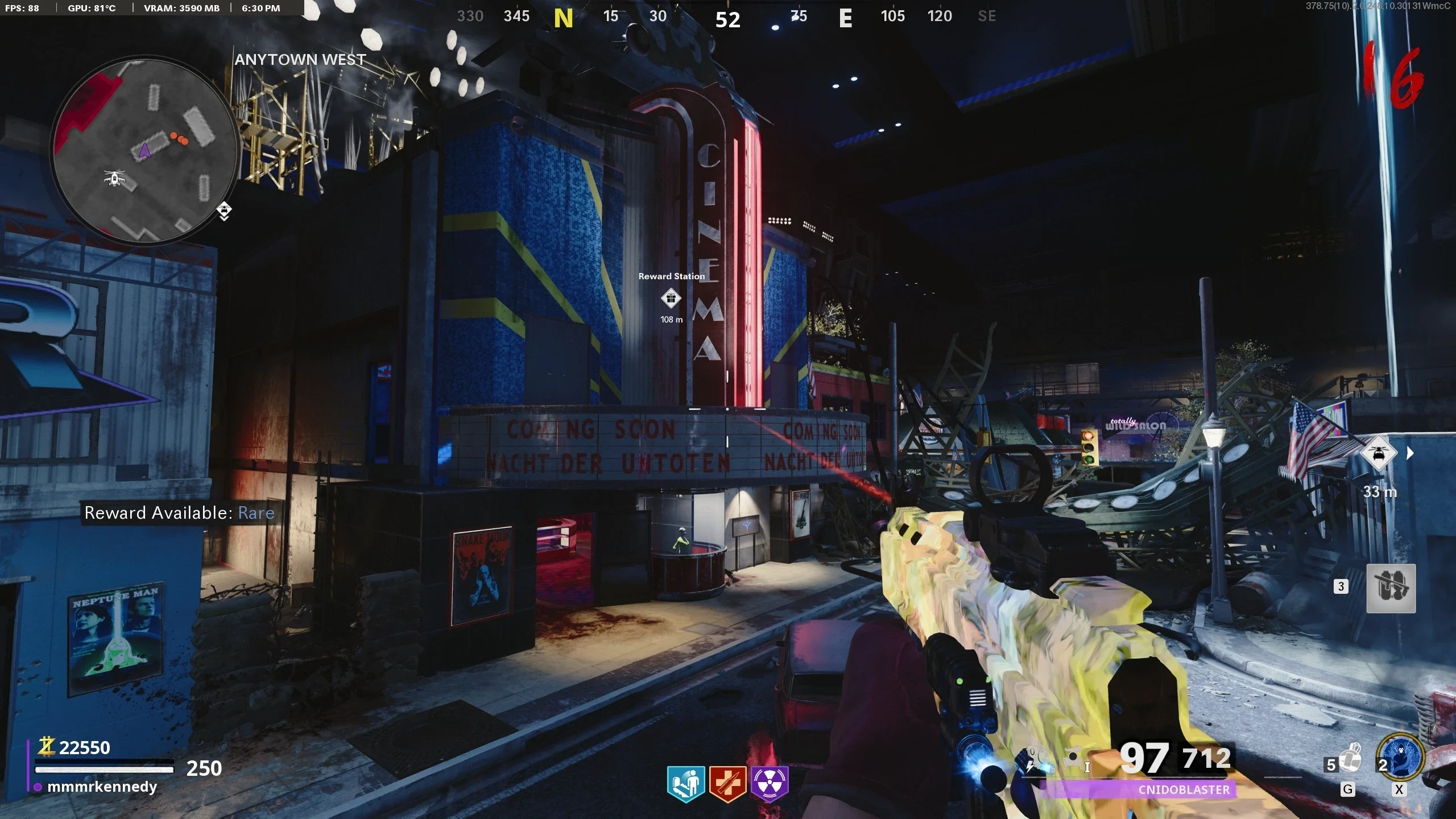The image size is (1456, 819).
Task: Activate the blue hooded-figure field upgrade
Action: [x=1401, y=758]
